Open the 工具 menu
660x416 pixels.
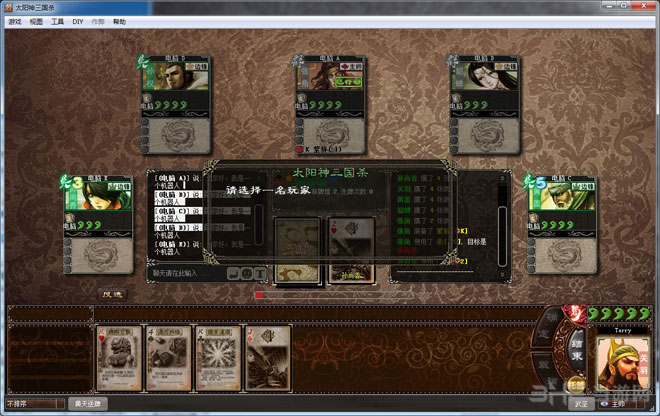(x=57, y=20)
